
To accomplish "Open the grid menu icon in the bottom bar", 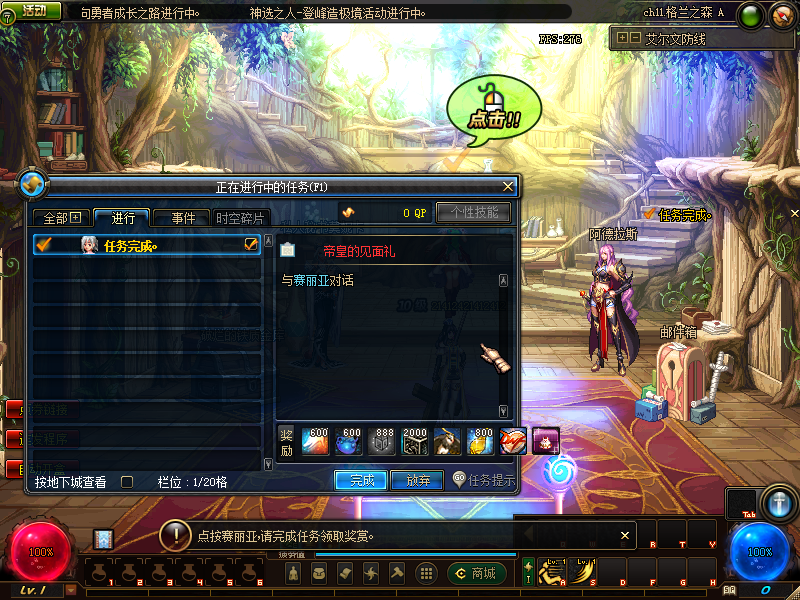I will coord(425,573).
